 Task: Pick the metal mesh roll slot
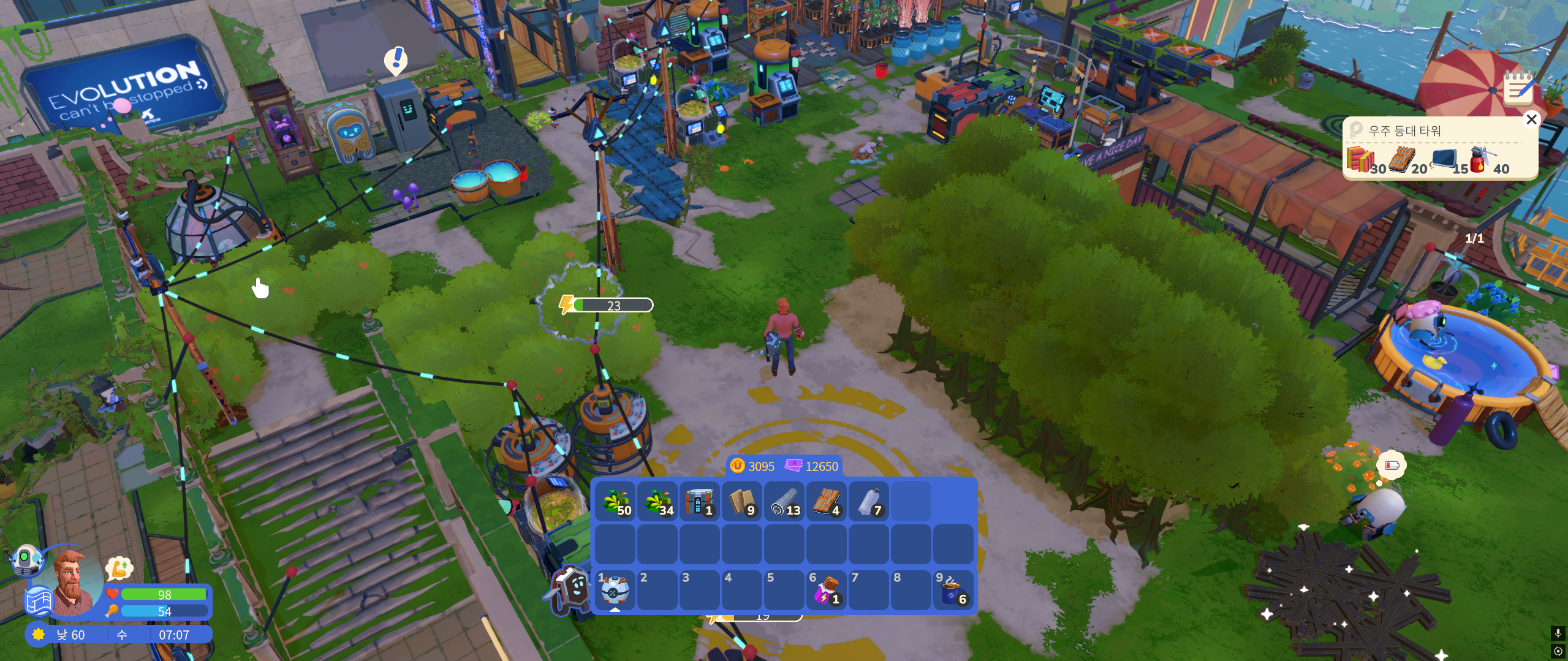[784, 502]
